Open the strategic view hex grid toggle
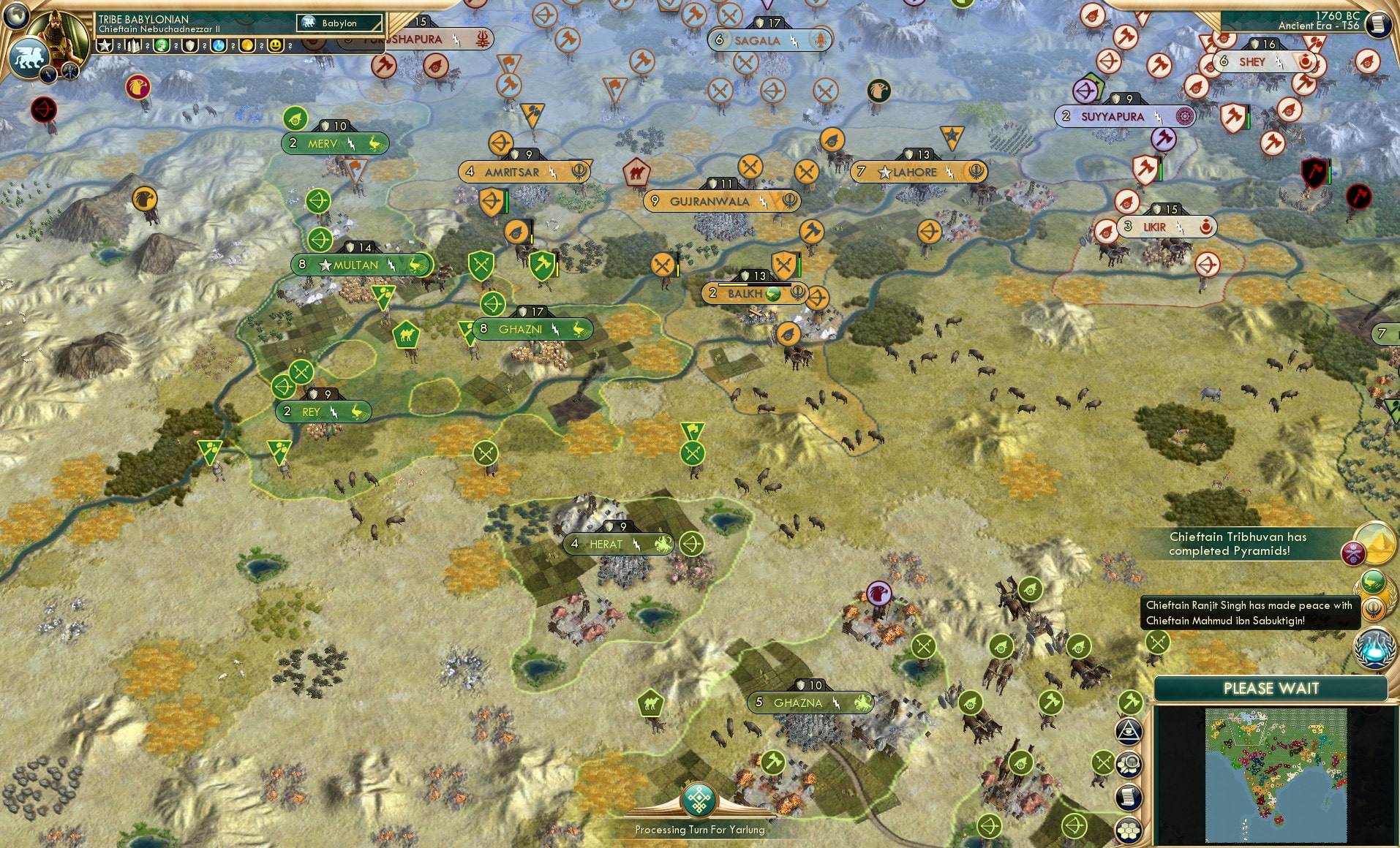Image resolution: width=1400 pixels, height=848 pixels. (1129, 827)
